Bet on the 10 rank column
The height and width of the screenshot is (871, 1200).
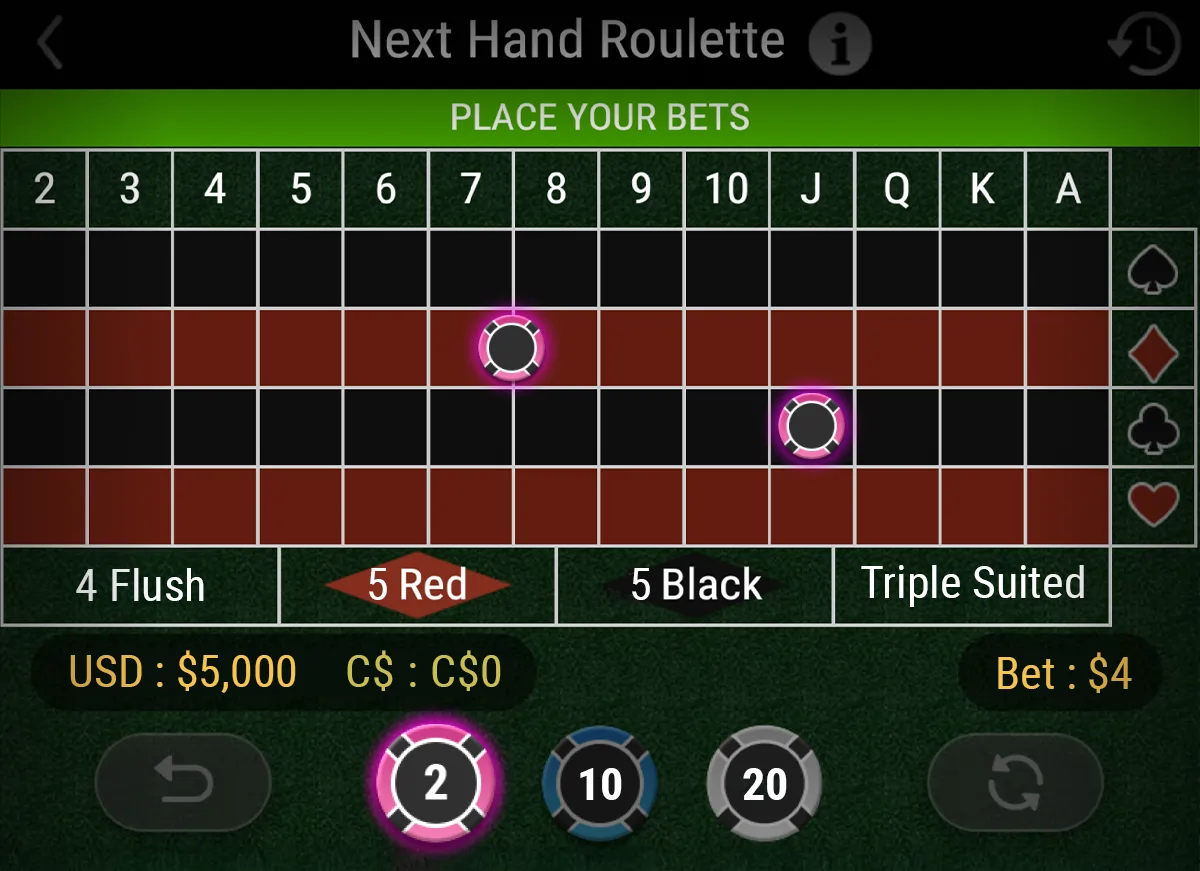[x=727, y=189]
